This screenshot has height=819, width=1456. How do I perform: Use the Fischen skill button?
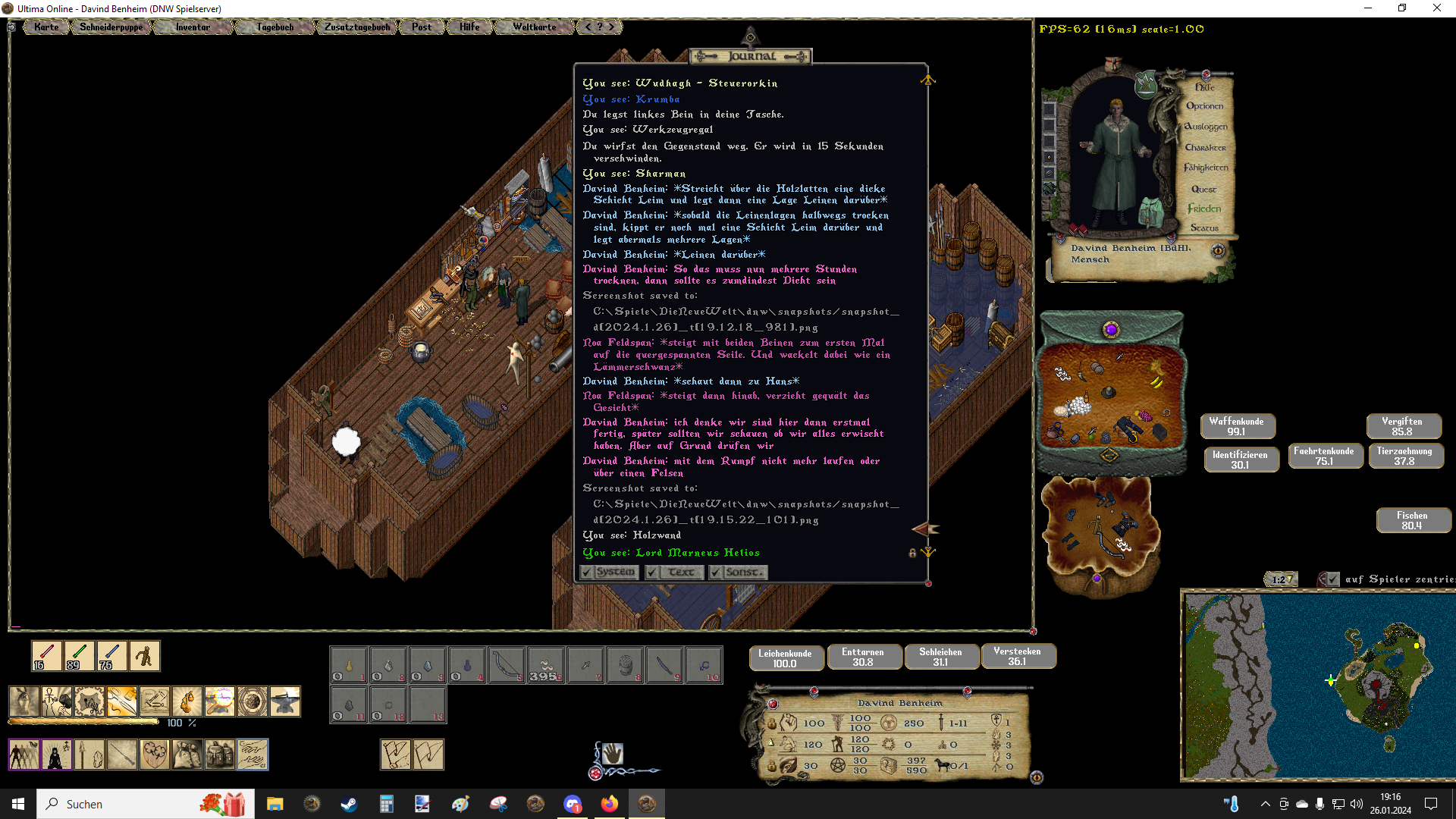coord(1411,520)
